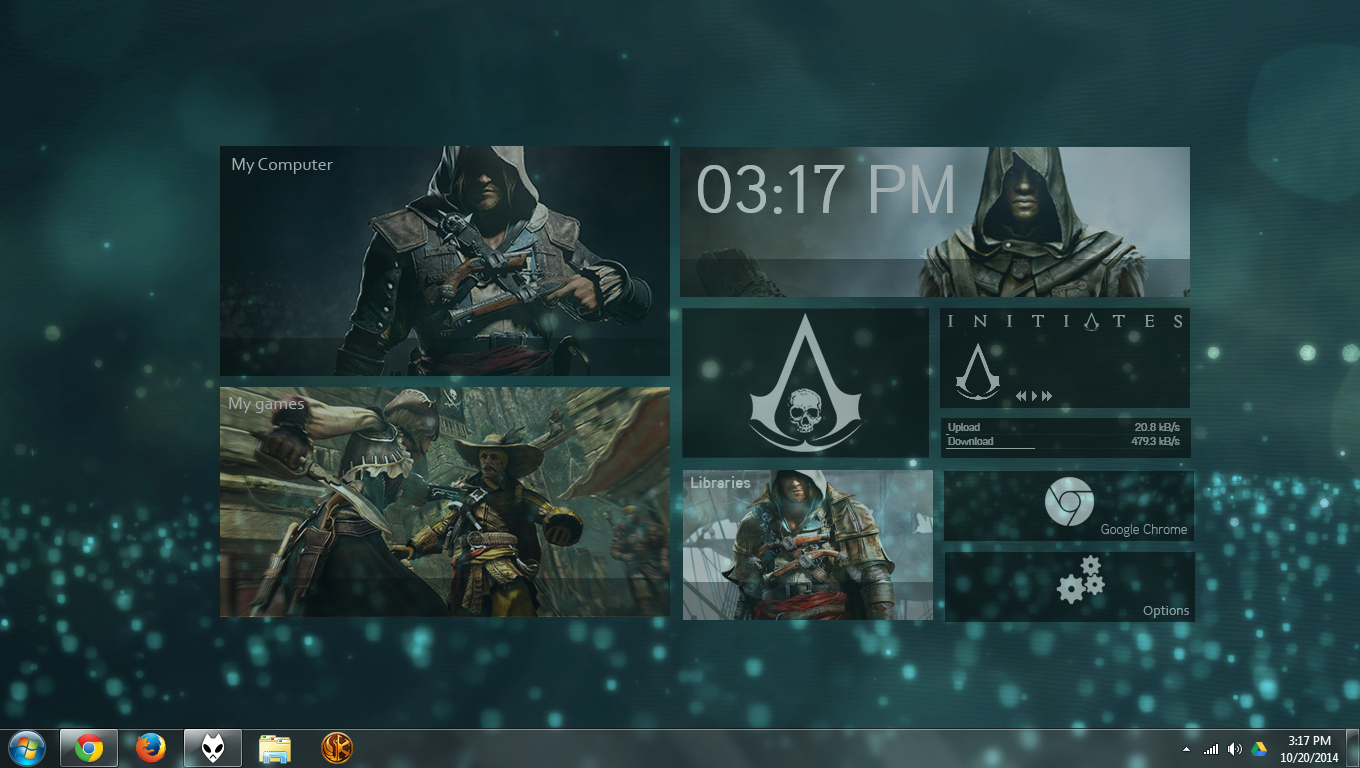
Task: Open Windows Explorer from the taskbar
Action: (x=274, y=747)
